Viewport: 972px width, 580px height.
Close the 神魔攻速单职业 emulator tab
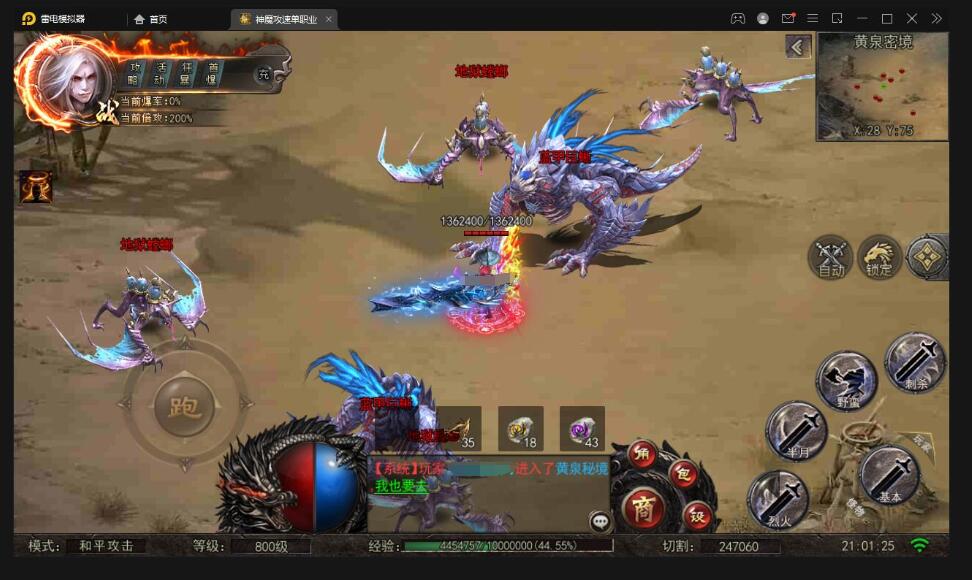329,19
